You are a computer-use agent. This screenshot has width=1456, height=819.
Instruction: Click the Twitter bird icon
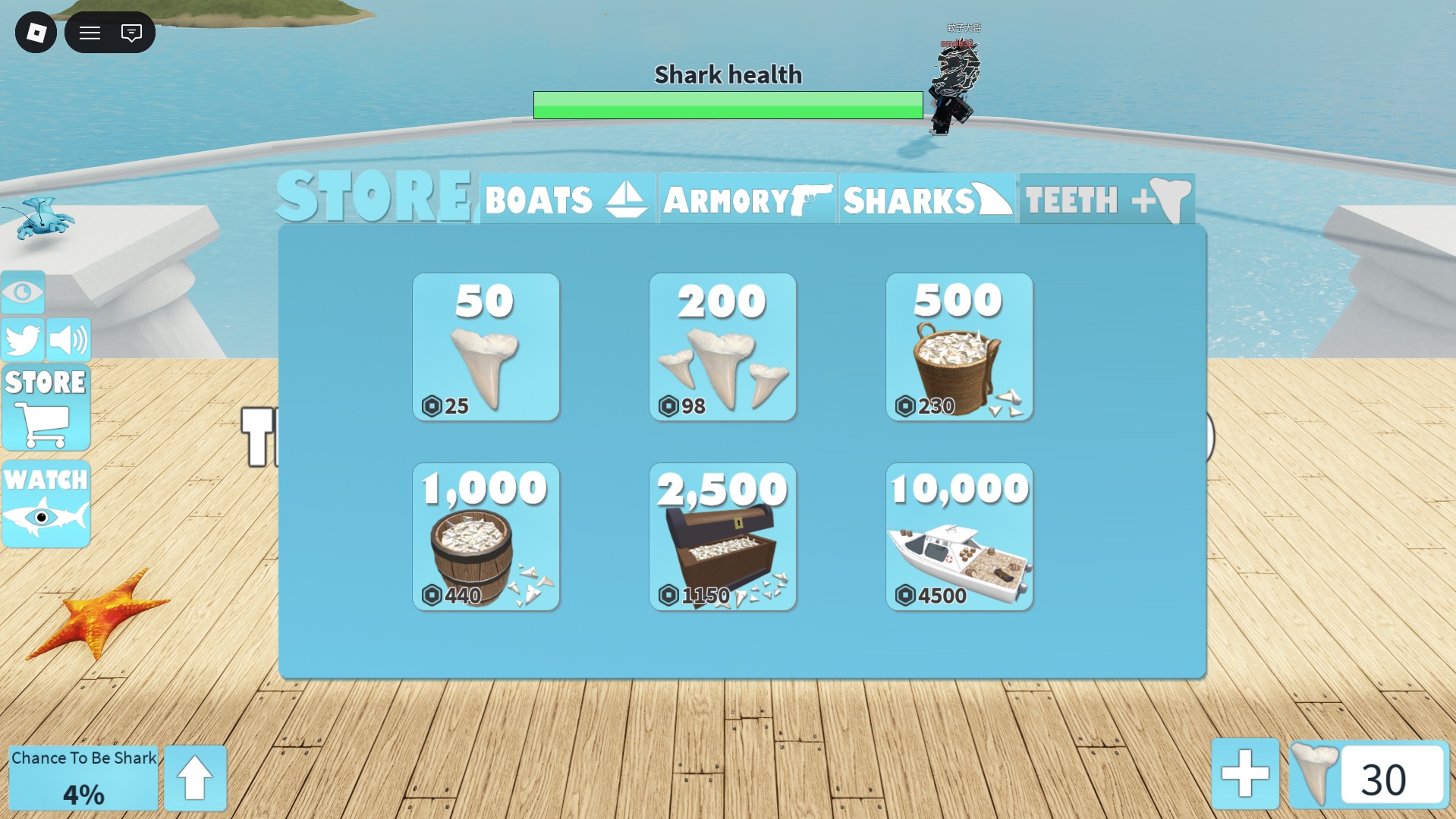pos(23,341)
